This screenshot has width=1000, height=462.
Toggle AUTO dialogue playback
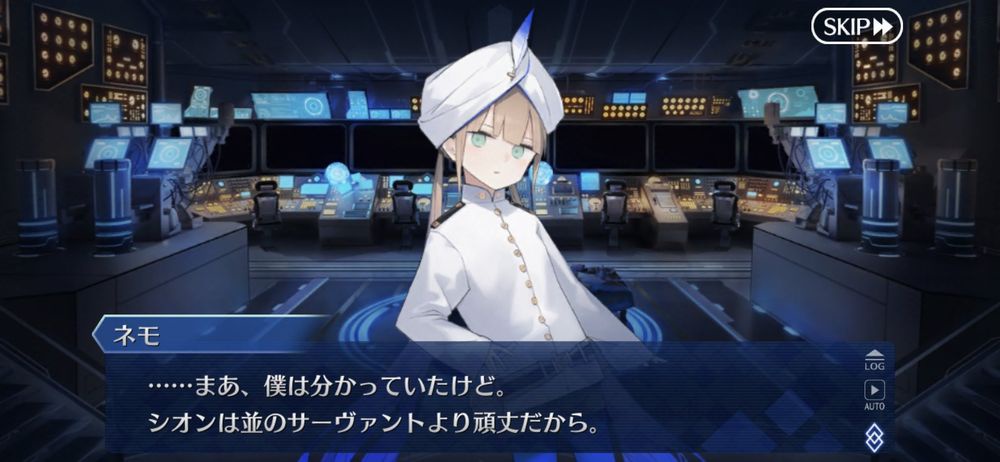[874, 394]
